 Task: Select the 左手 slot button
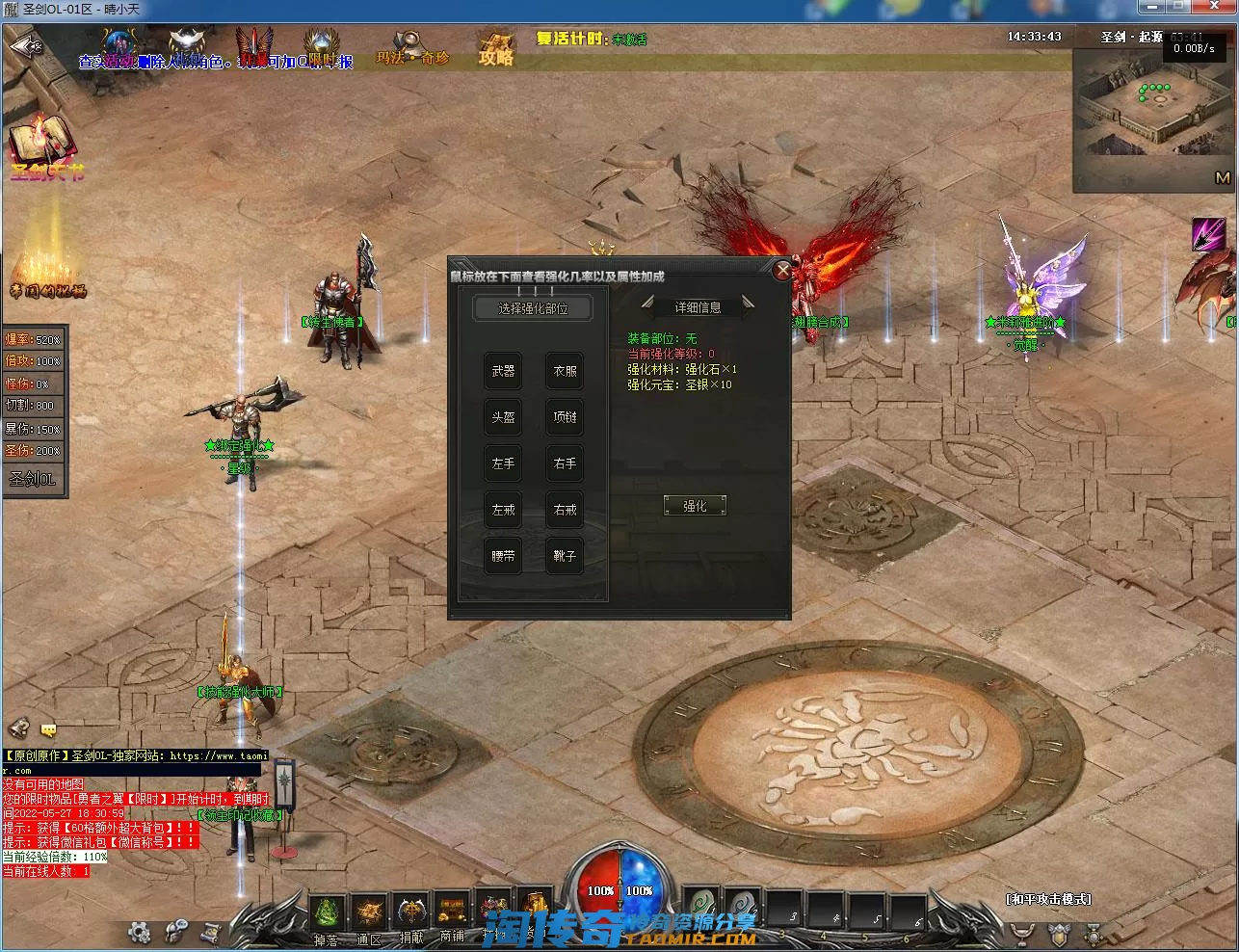point(503,463)
